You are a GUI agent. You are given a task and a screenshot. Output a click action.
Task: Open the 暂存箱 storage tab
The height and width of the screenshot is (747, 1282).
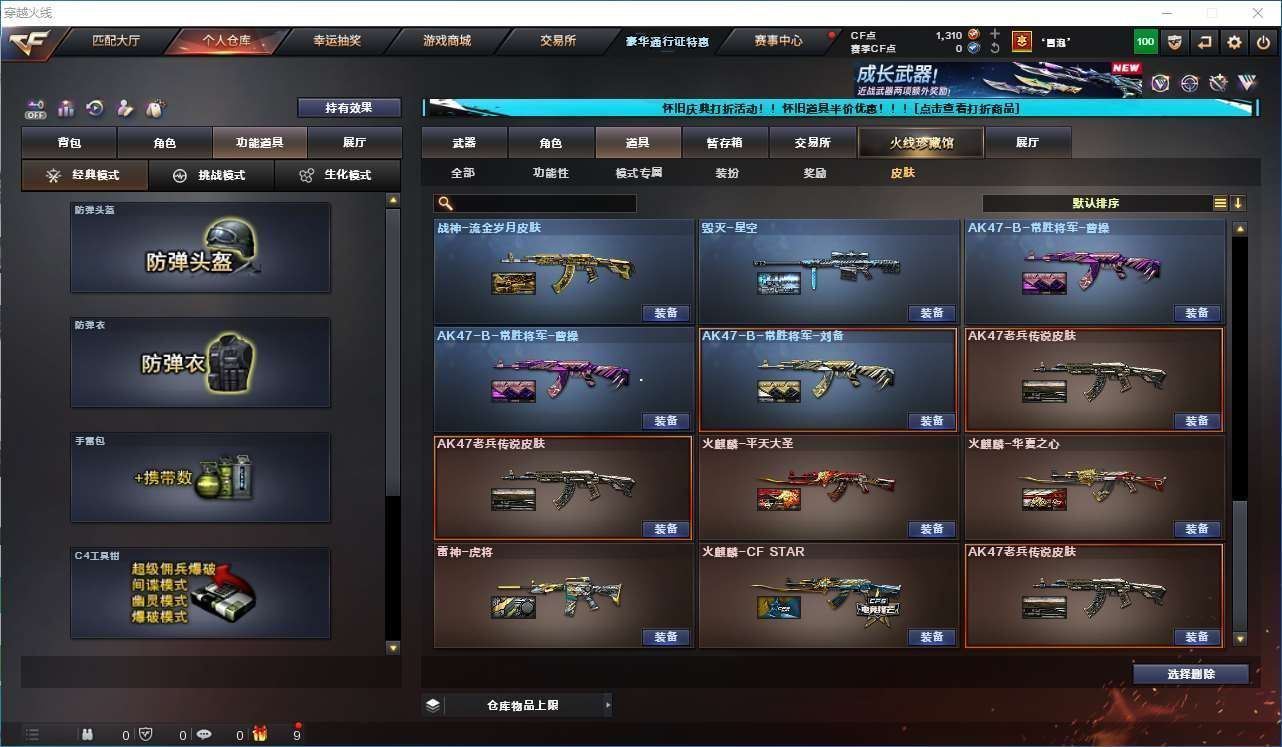[x=724, y=143]
